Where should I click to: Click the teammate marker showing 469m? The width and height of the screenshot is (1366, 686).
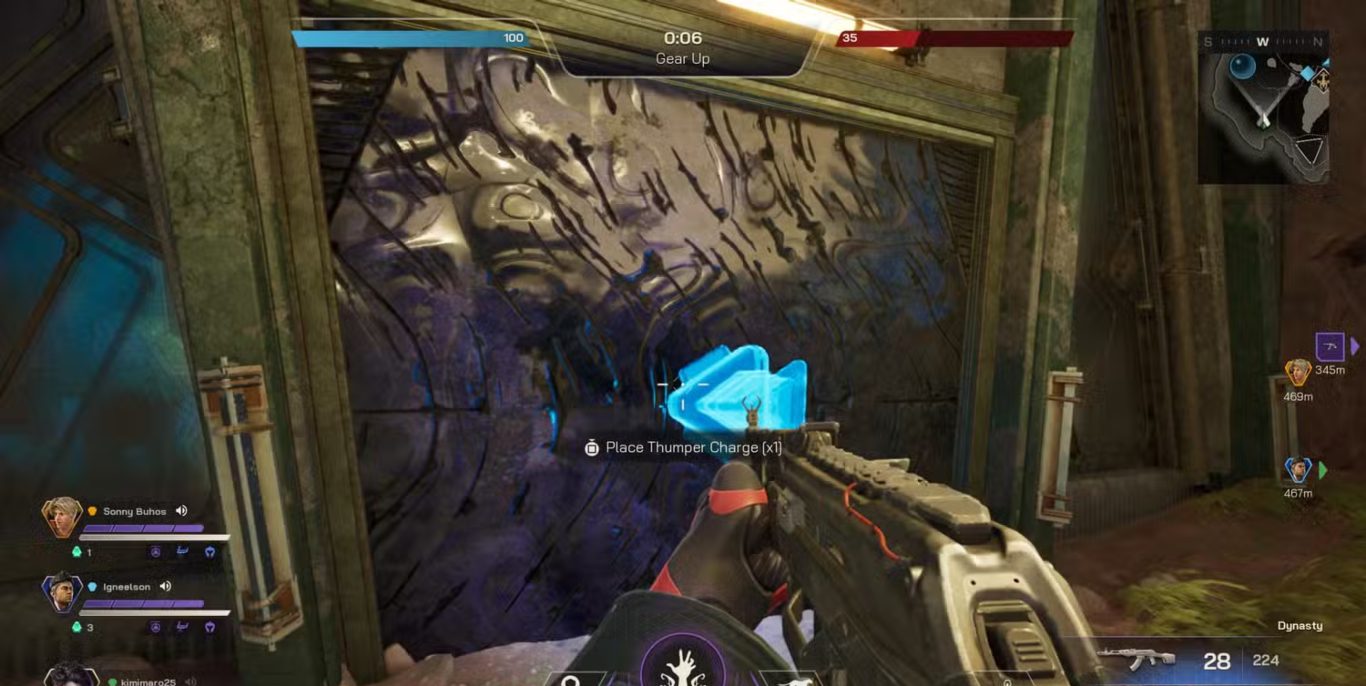click(1298, 373)
